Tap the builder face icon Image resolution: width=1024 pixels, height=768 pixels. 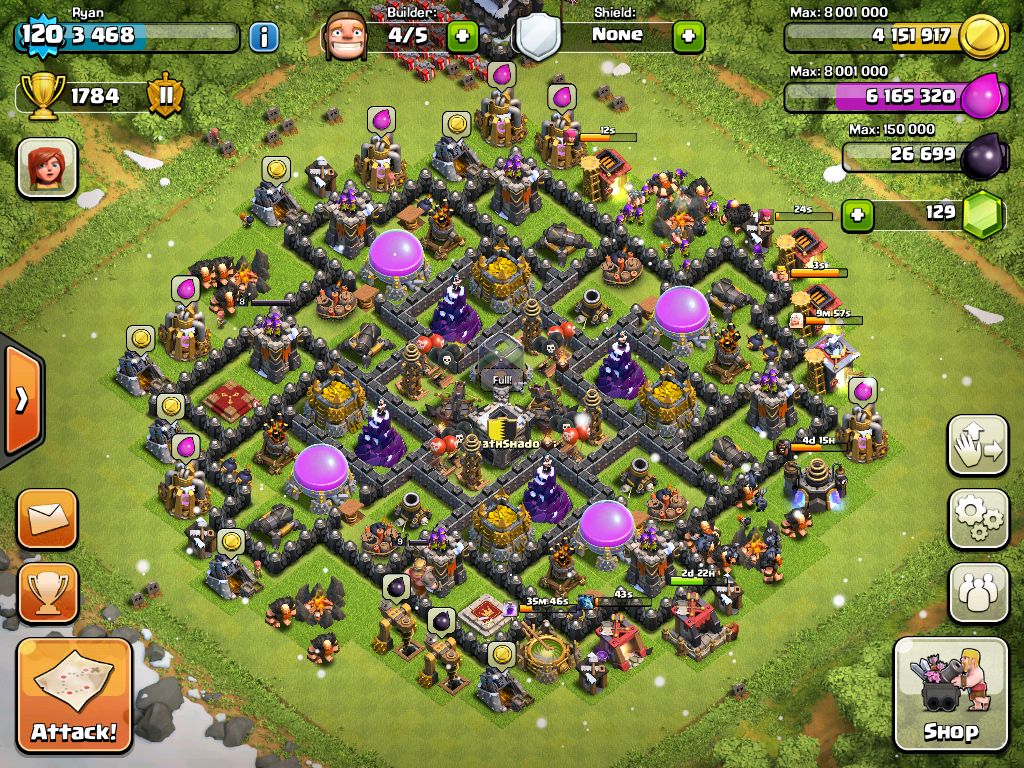click(x=345, y=37)
